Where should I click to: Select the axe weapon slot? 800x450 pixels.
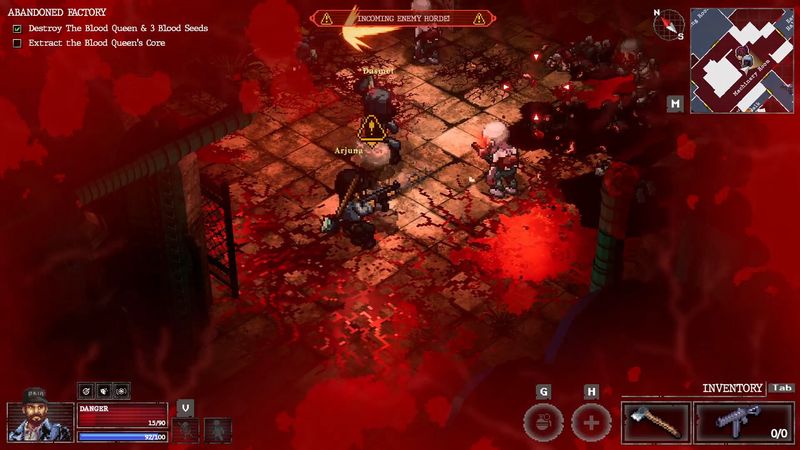click(655, 423)
